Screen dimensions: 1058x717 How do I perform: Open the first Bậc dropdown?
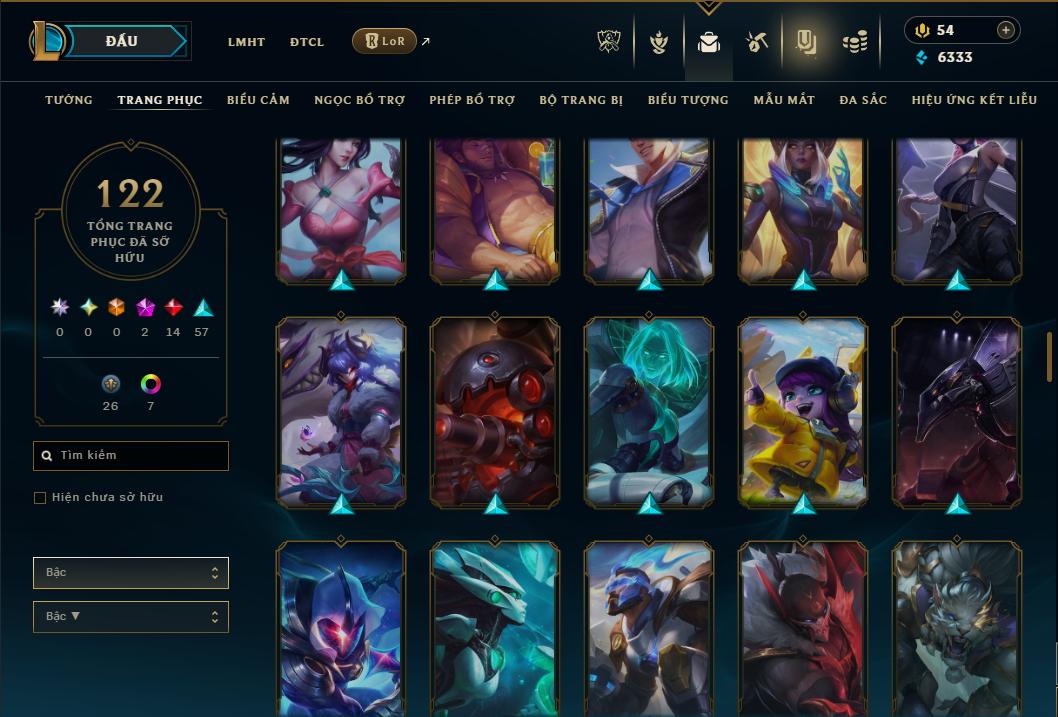[131, 573]
